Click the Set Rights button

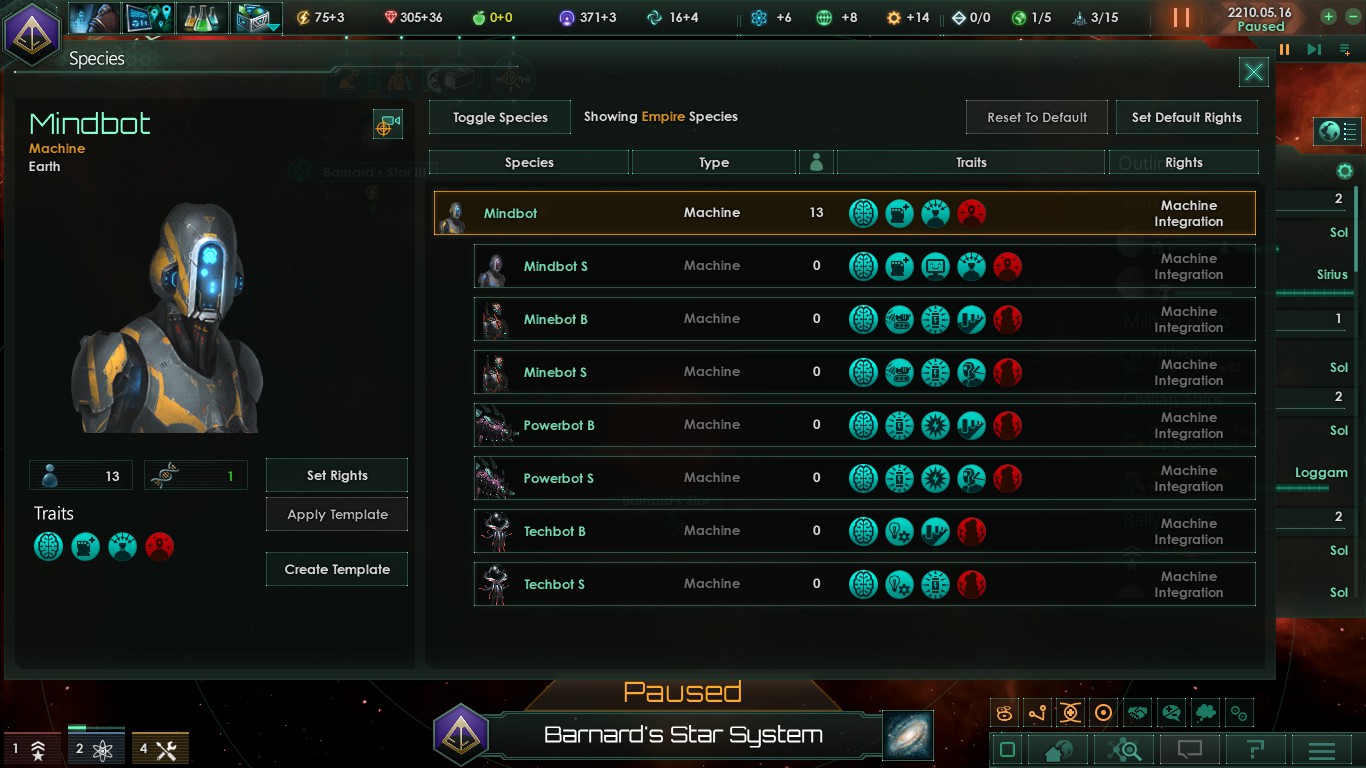click(x=336, y=475)
